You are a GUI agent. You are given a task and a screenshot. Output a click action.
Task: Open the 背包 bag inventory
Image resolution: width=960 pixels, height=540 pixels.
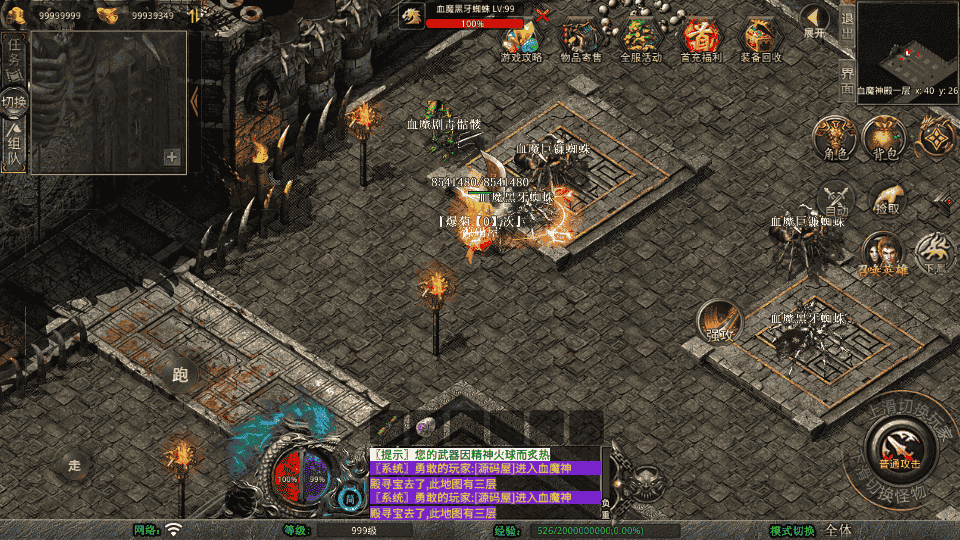pyautogui.click(x=884, y=136)
